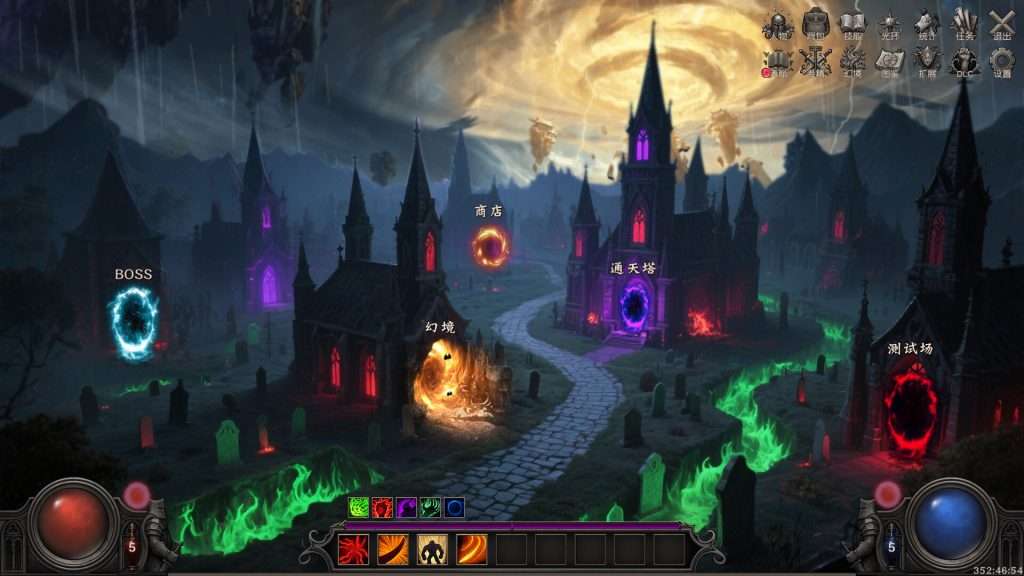Screen dimensions: 1024x576
Task: Open the skills (技能) book menu
Action: pyautogui.click(x=852, y=24)
